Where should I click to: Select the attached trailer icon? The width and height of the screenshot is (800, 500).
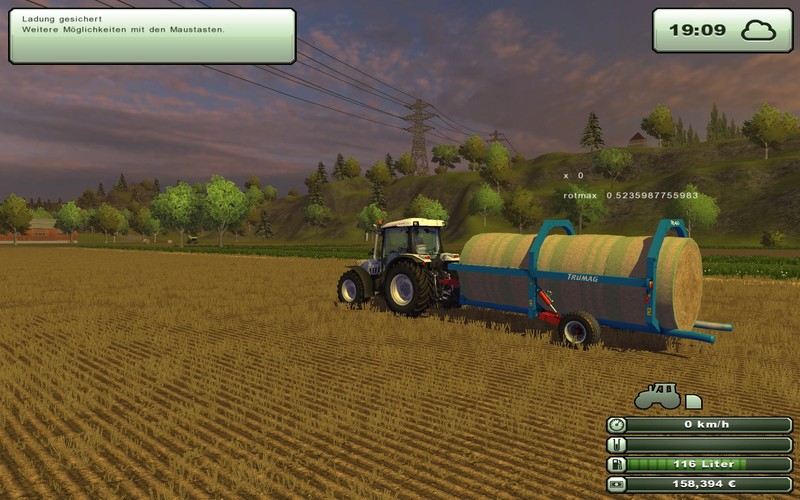(x=693, y=401)
